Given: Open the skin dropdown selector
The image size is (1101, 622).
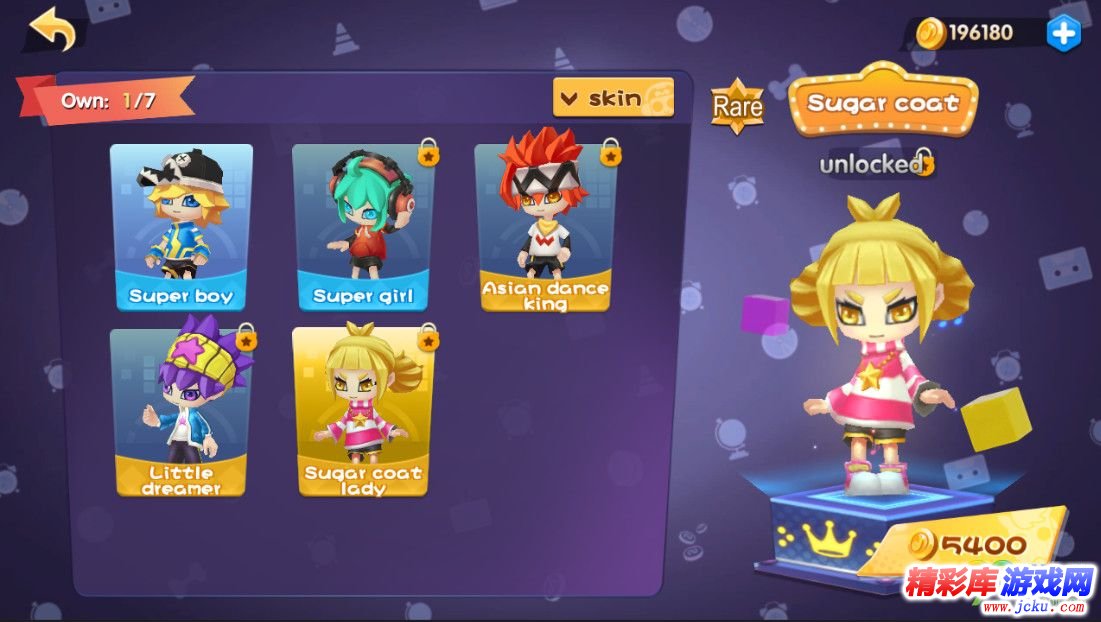Looking at the screenshot, I should tap(612, 98).
